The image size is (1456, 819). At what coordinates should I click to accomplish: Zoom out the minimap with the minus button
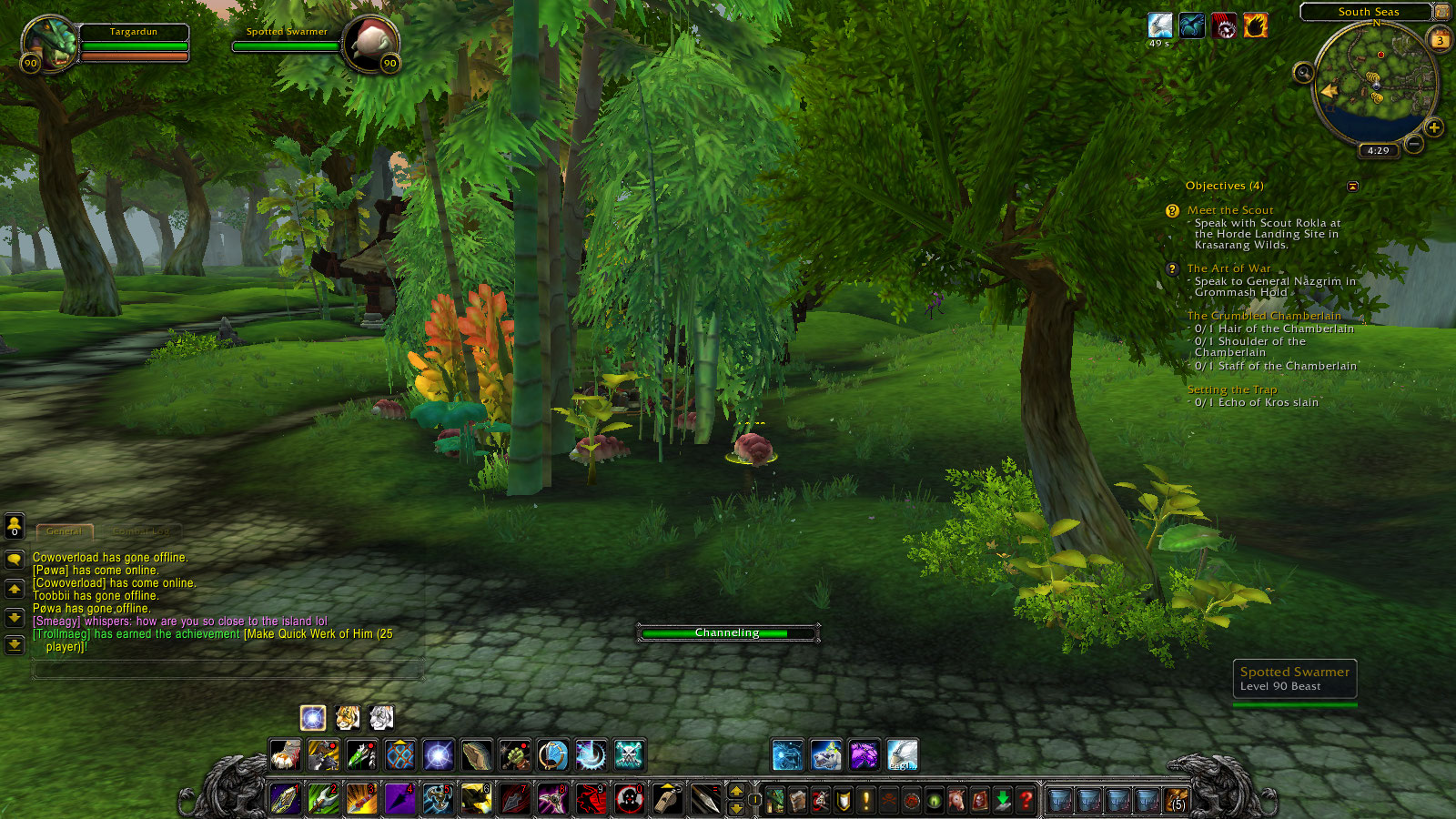(1413, 144)
